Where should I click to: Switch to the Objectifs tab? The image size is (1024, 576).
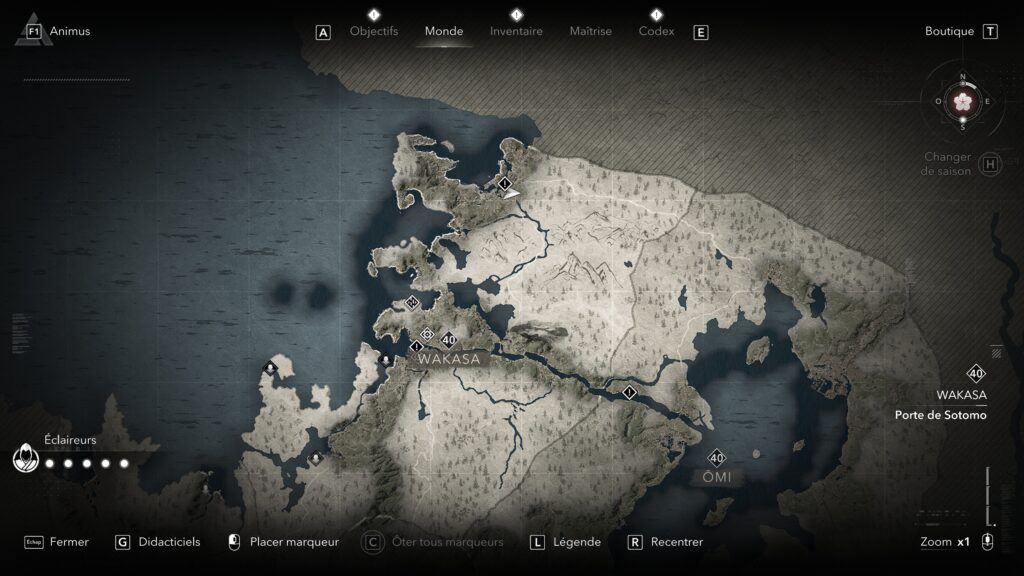(x=373, y=31)
